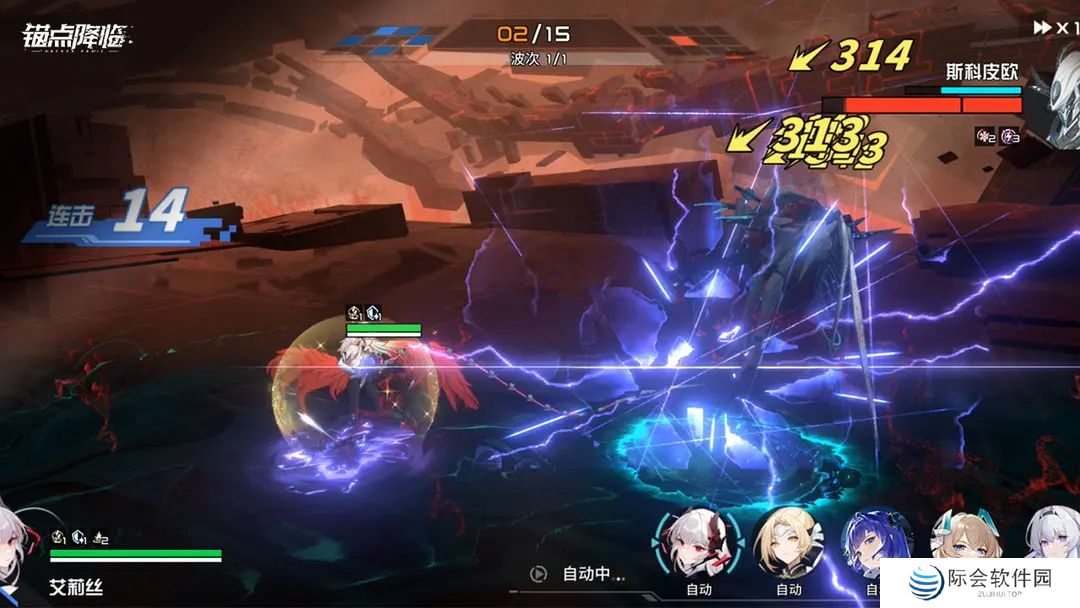
Task: Select the silver-haired purple-eyed character portrait
Action: 1052,535
